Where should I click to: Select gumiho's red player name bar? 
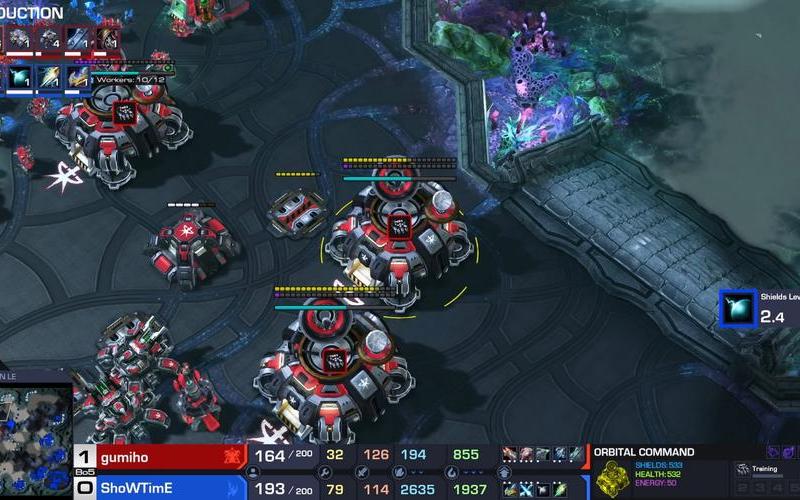(x=160, y=456)
